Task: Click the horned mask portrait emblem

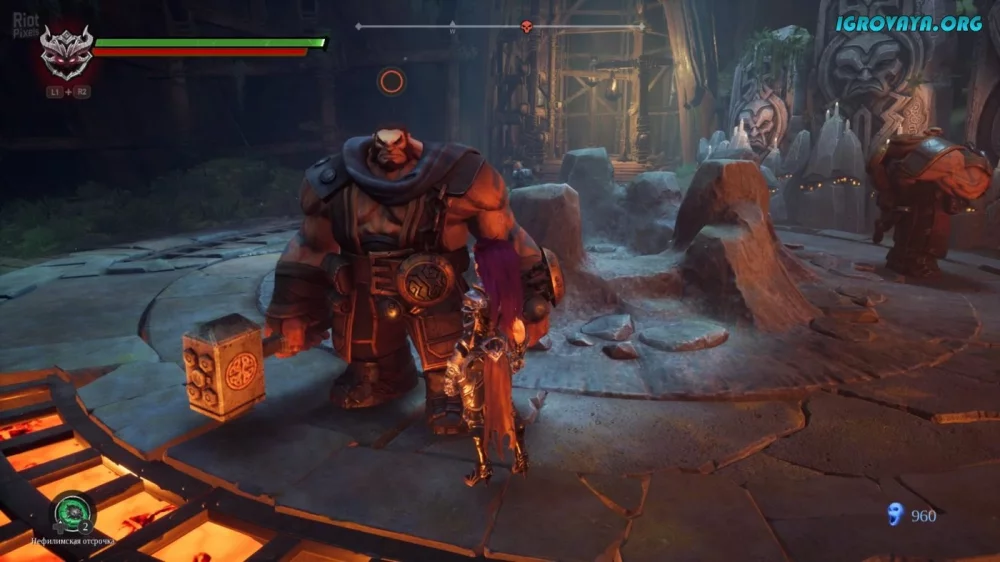Action: pyautogui.click(x=67, y=51)
